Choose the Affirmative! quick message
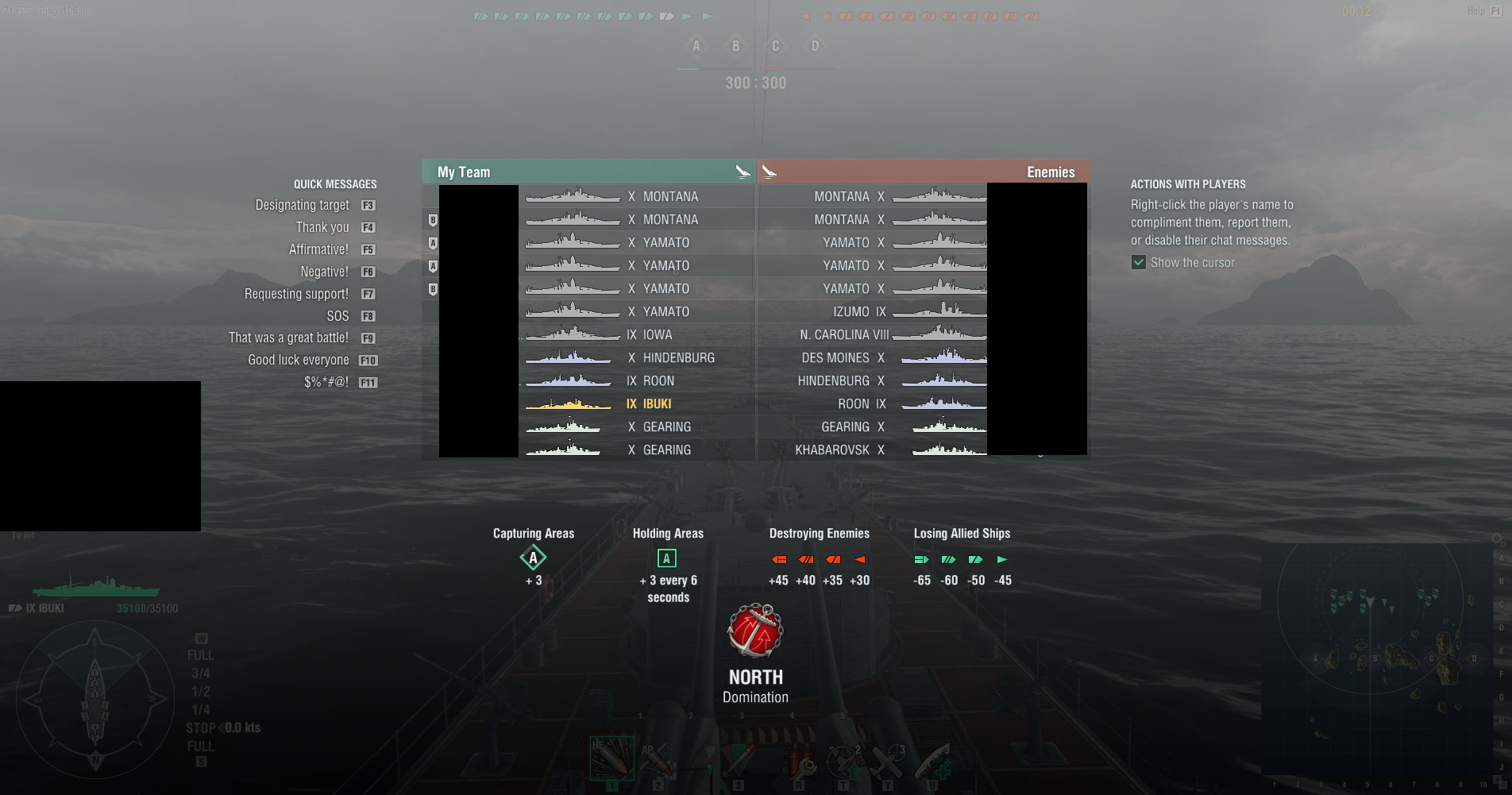This screenshot has height=795, width=1512. click(x=318, y=249)
